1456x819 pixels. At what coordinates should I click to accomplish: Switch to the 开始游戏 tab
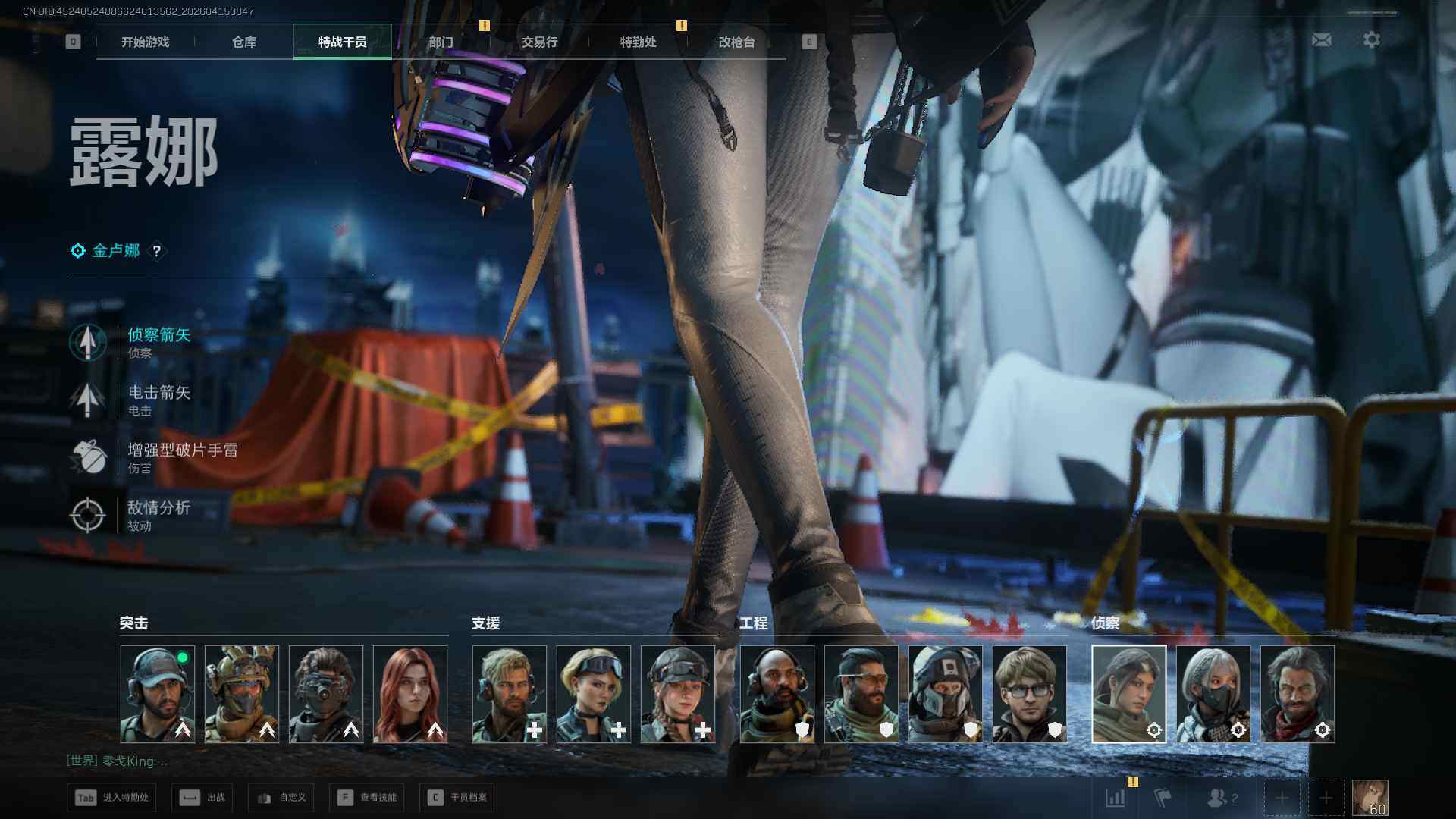145,42
